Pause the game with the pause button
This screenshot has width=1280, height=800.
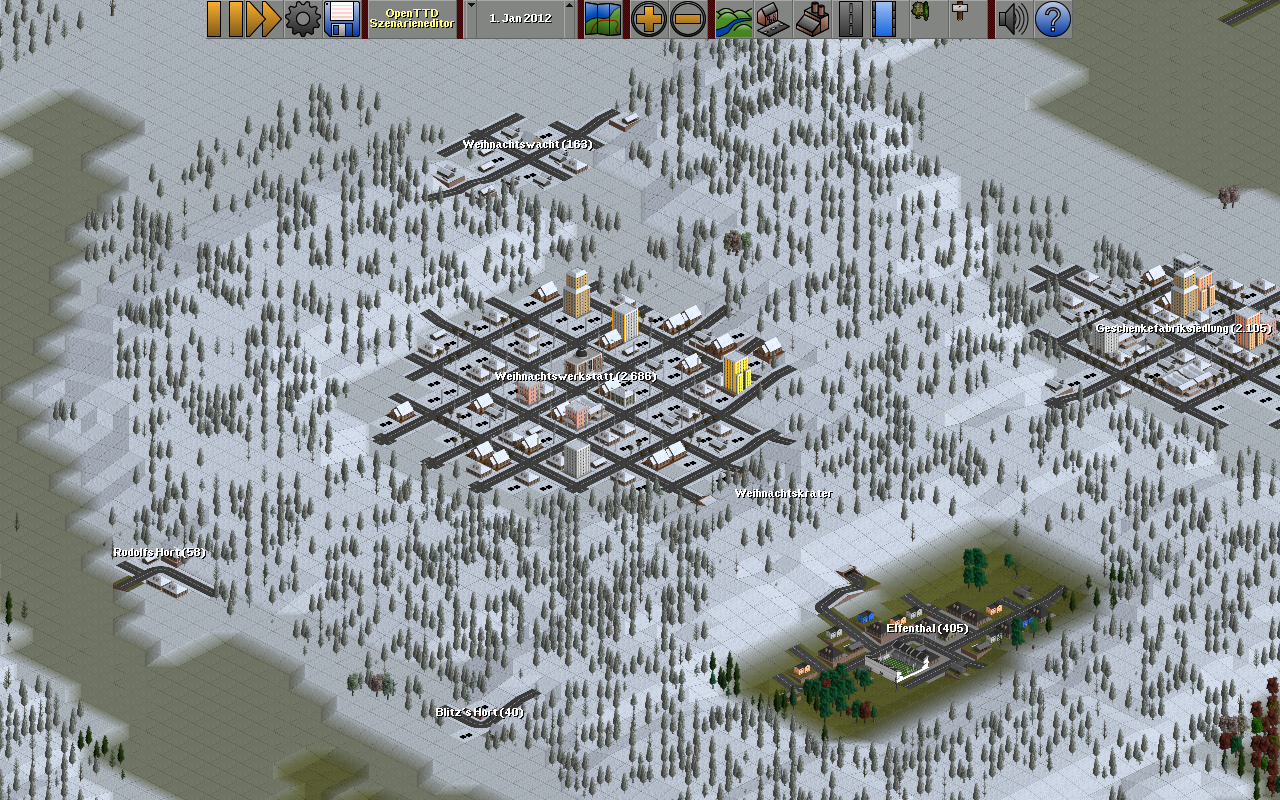[x=226, y=19]
